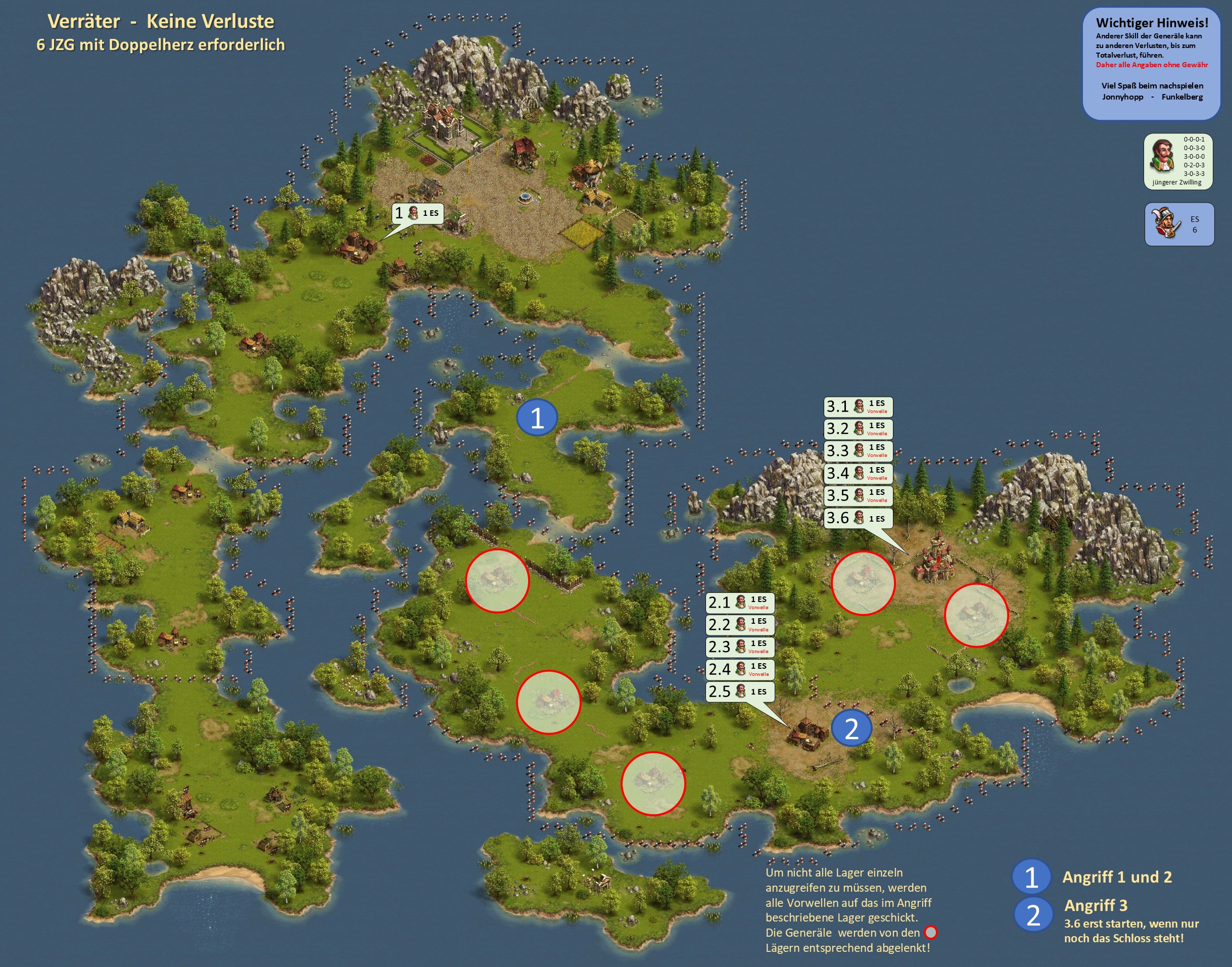The width and height of the screenshot is (1232, 967).
Task: Open the 'Wichtiger Hinweis!' notice box
Action: coord(1151,63)
